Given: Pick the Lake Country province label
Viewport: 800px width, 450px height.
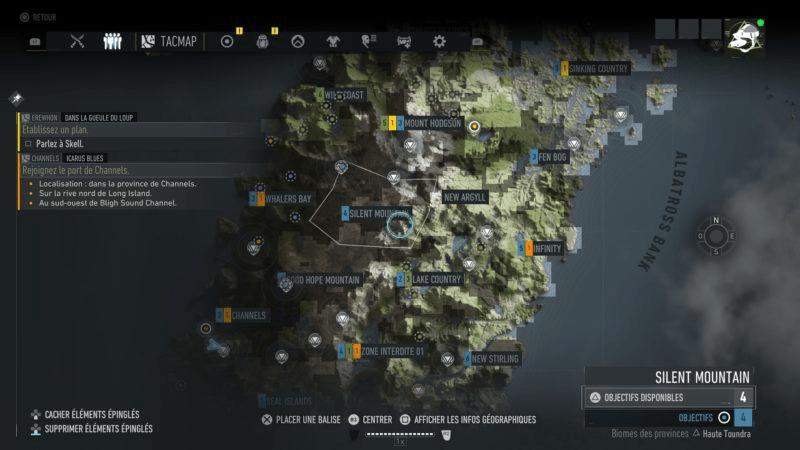Looking at the screenshot, I should (x=436, y=279).
